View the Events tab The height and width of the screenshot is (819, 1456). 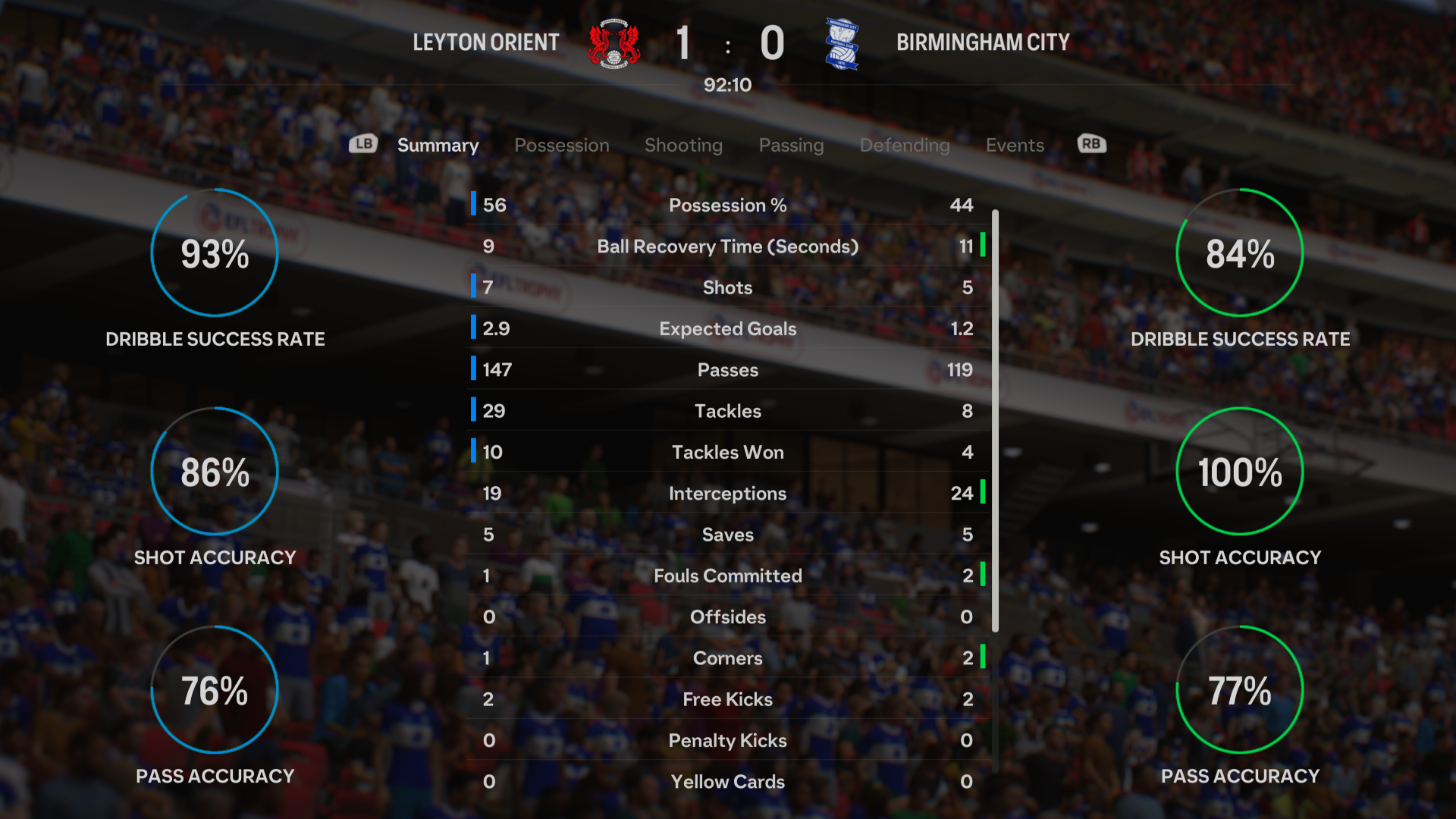click(x=1015, y=145)
